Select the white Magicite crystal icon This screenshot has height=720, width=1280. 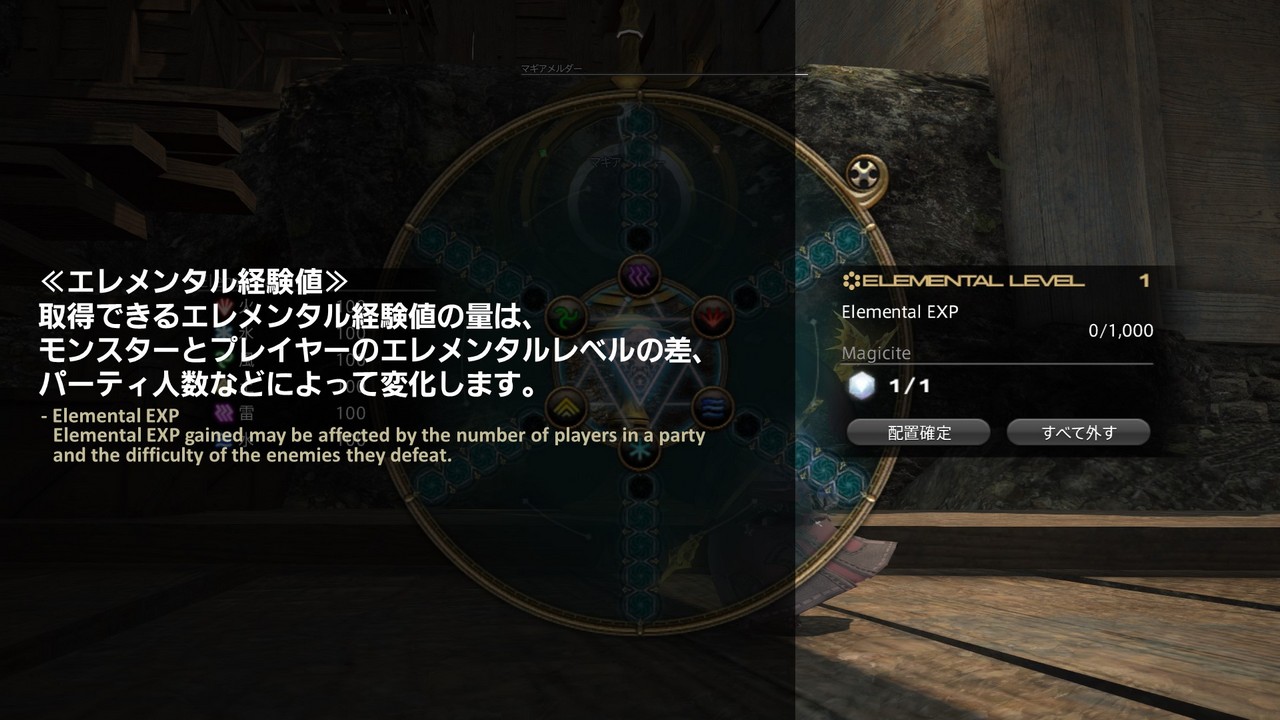coord(862,385)
